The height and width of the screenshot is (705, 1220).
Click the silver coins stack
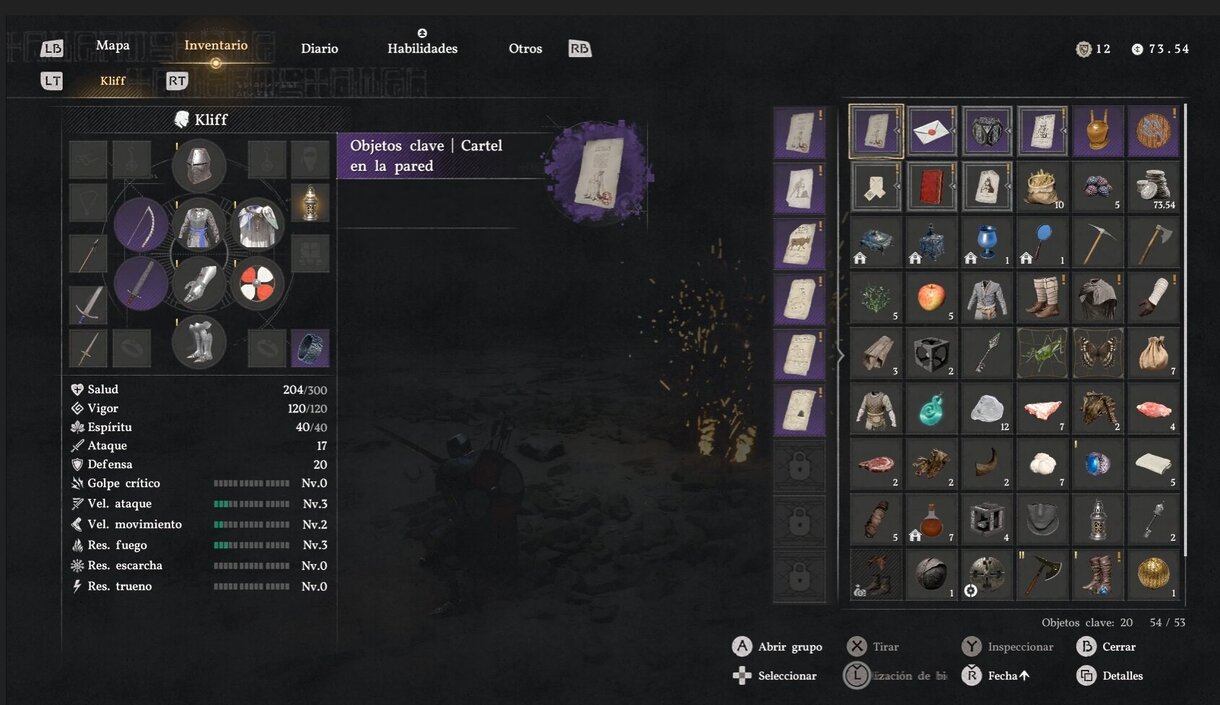pyautogui.click(x=1153, y=186)
